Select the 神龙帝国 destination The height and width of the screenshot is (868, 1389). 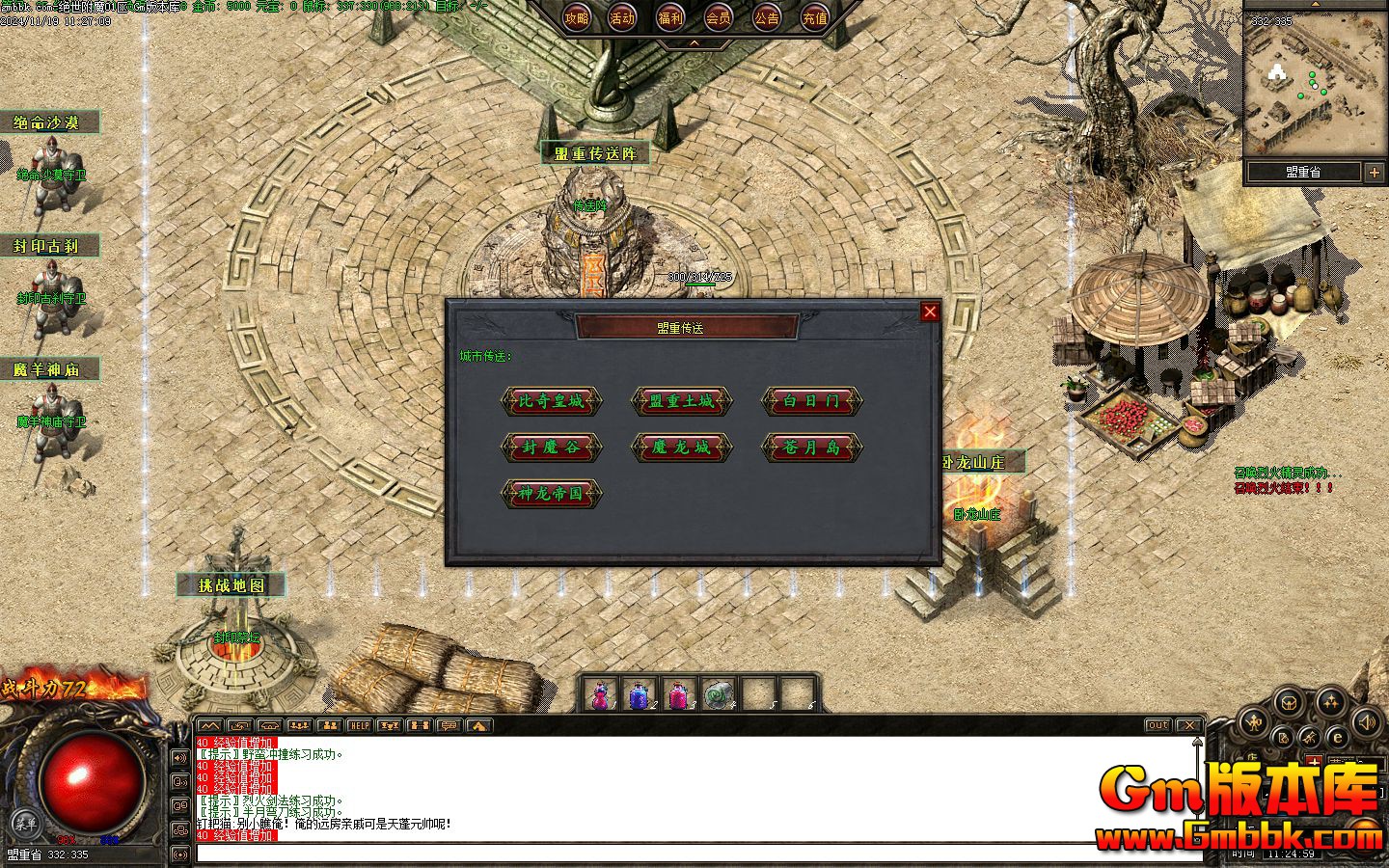[x=551, y=494]
